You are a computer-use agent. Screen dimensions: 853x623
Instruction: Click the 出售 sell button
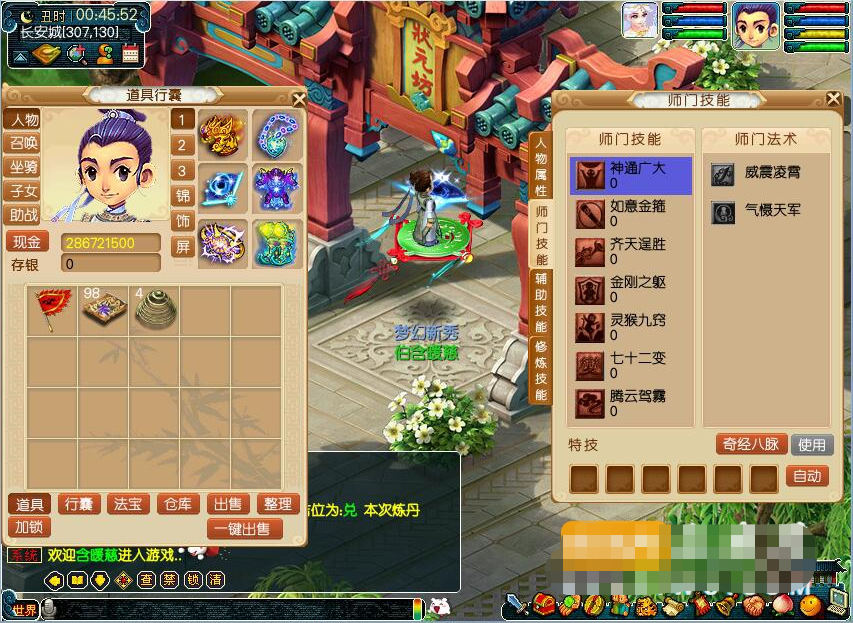click(229, 504)
